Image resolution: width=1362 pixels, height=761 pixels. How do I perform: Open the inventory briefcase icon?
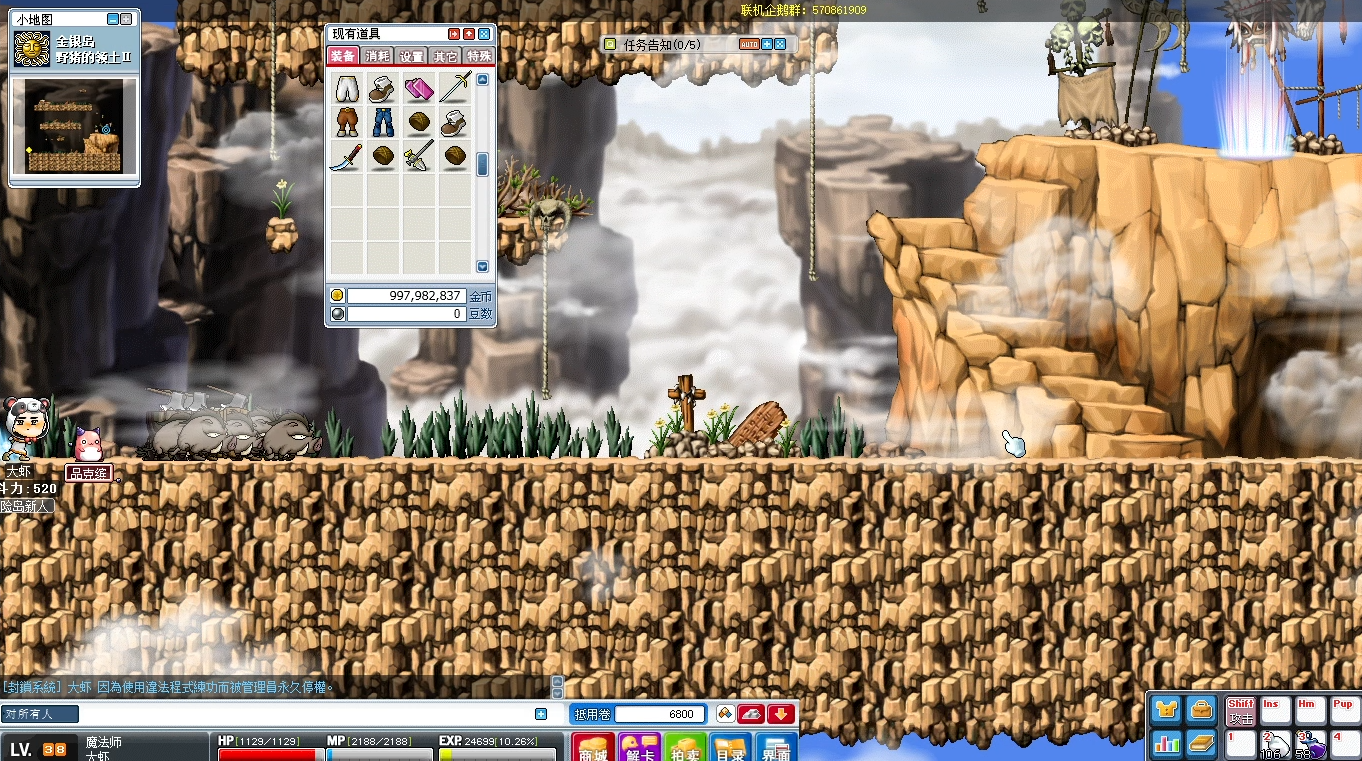pos(1201,711)
